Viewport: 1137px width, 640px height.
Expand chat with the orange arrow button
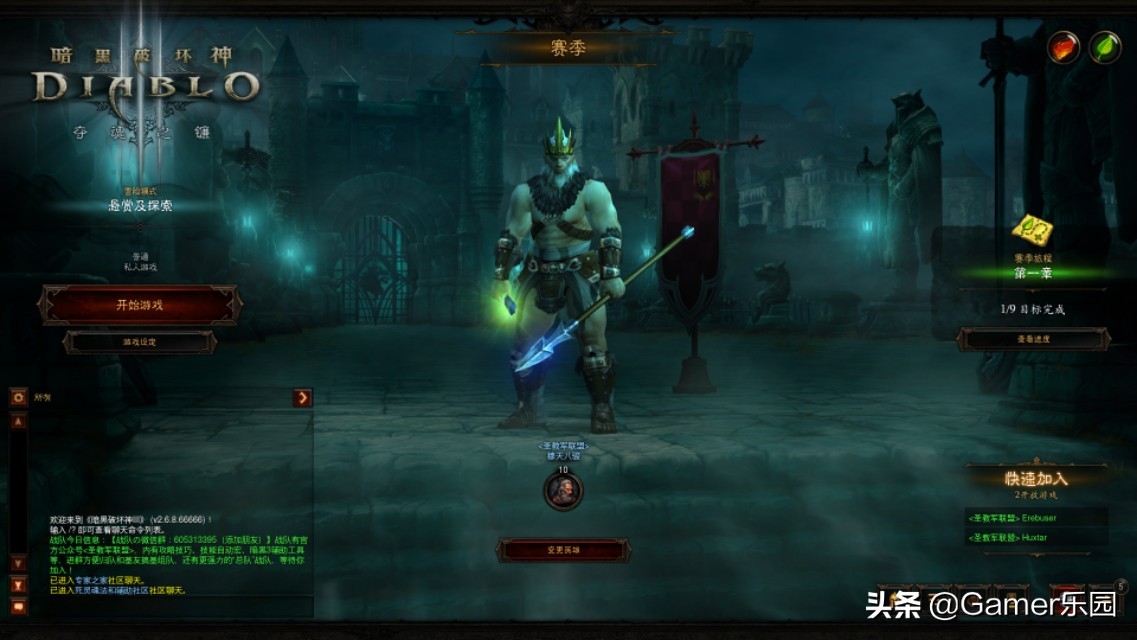click(x=303, y=398)
